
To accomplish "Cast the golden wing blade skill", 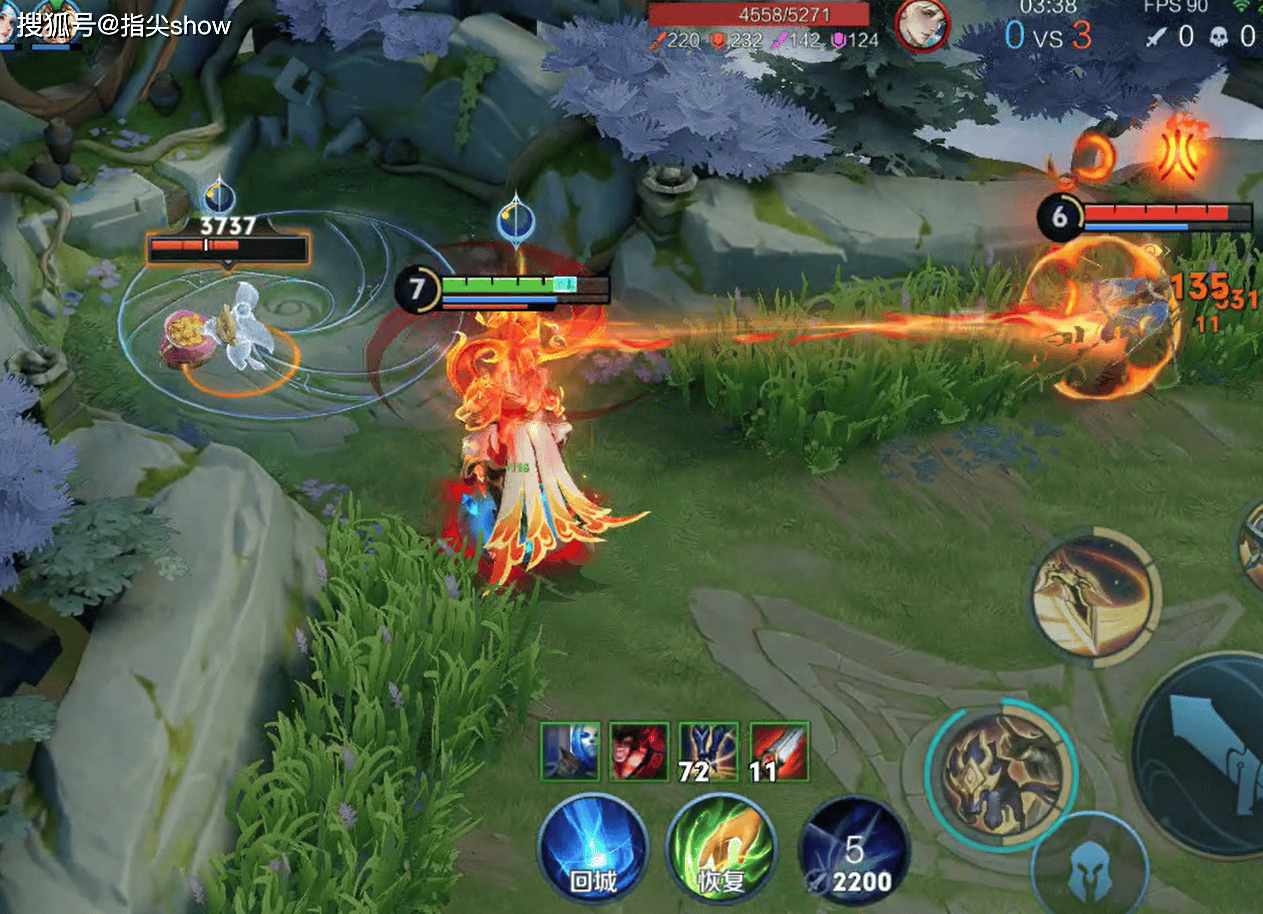I will (x=1094, y=596).
